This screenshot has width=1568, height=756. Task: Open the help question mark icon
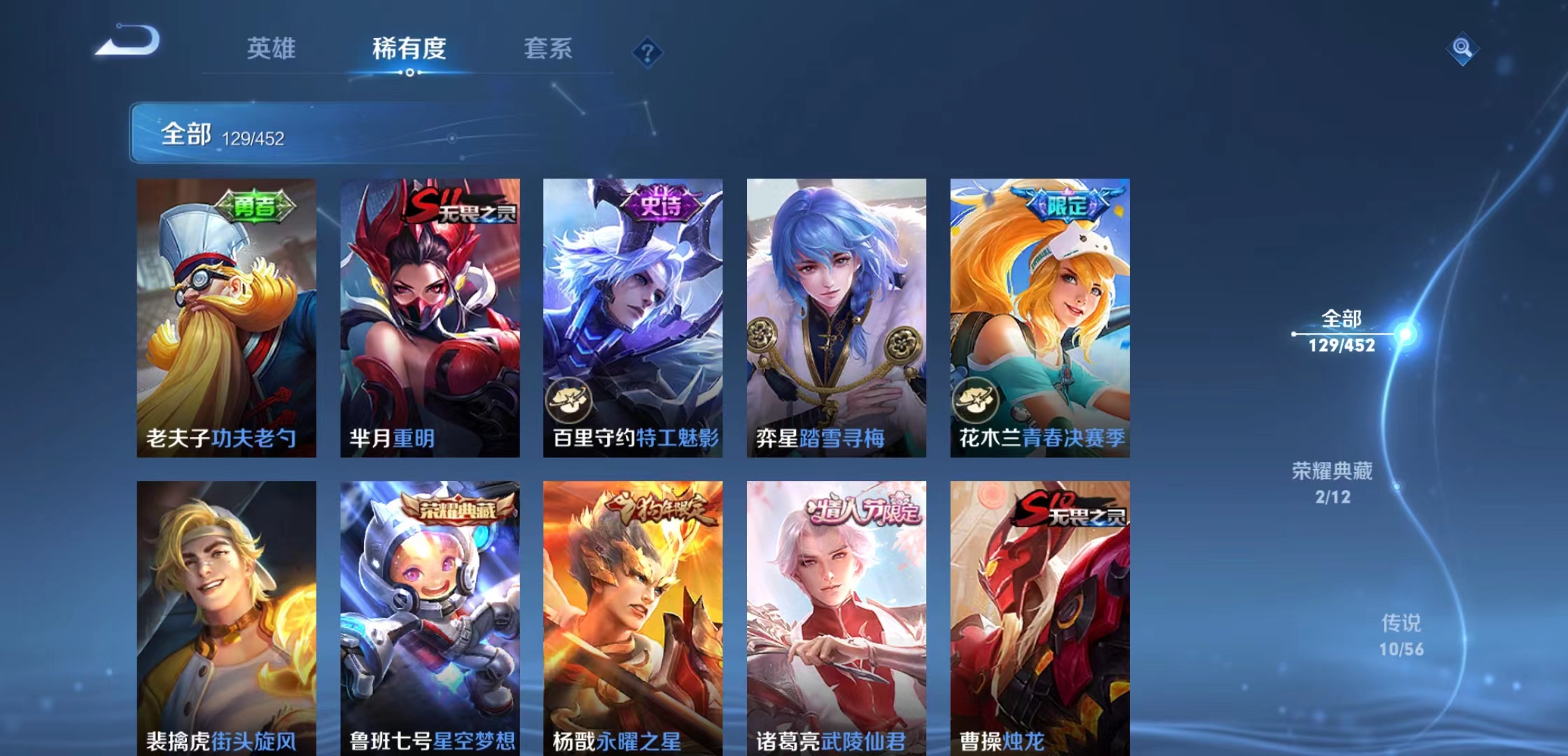647,50
